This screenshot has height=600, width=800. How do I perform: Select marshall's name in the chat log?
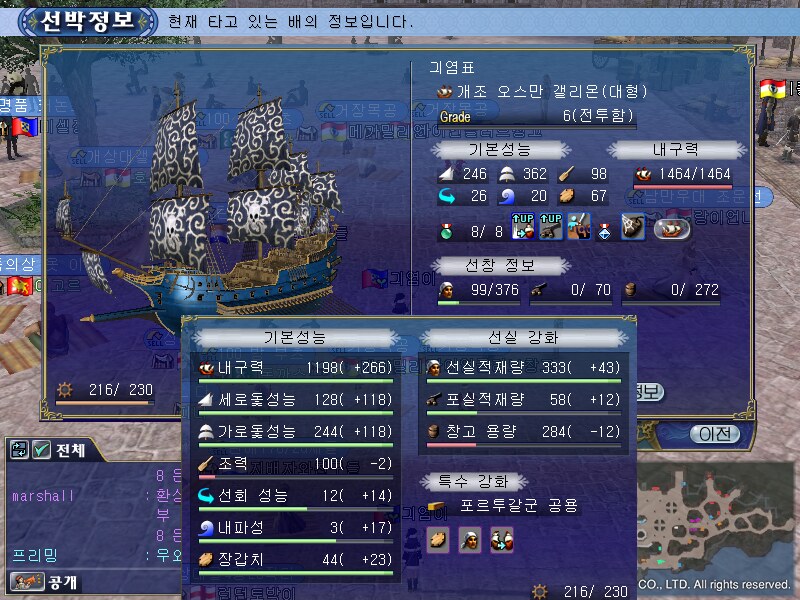coord(38,496)
